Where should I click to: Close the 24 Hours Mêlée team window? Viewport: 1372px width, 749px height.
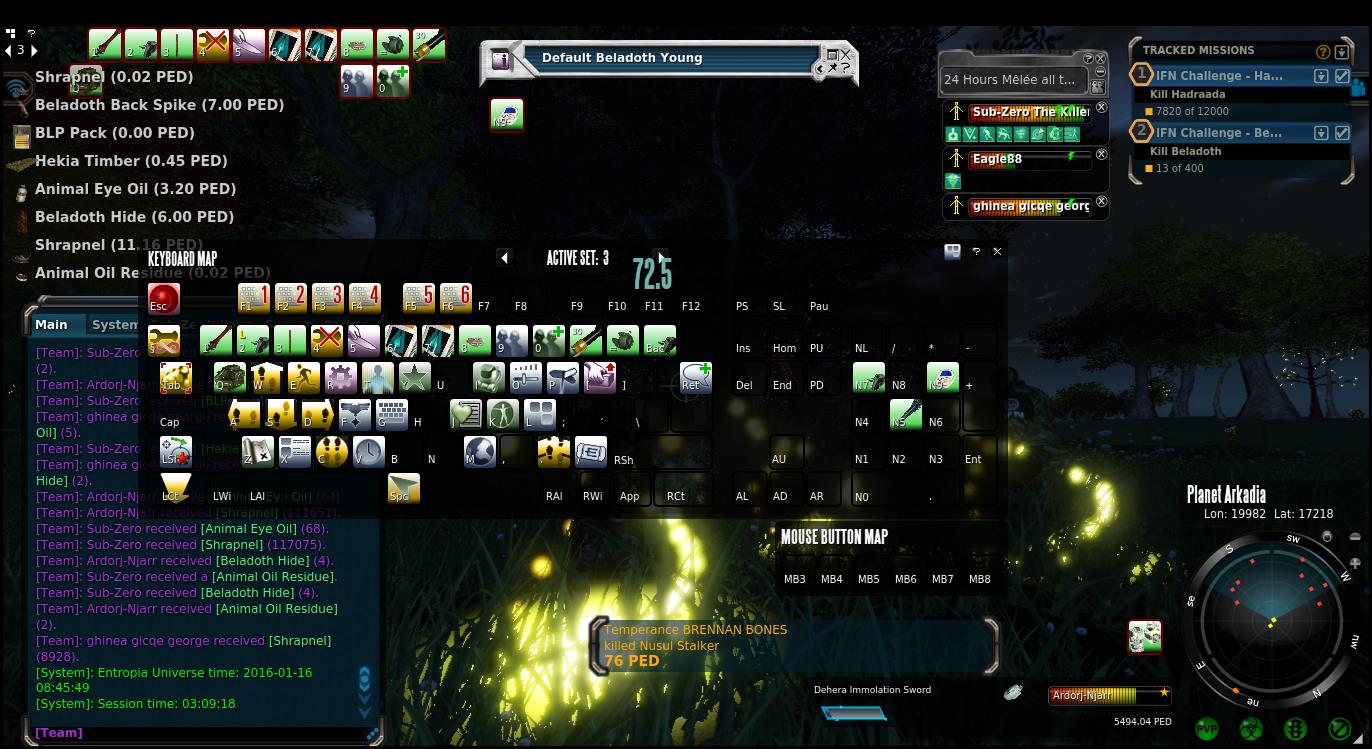click(x=1101, y=59)
